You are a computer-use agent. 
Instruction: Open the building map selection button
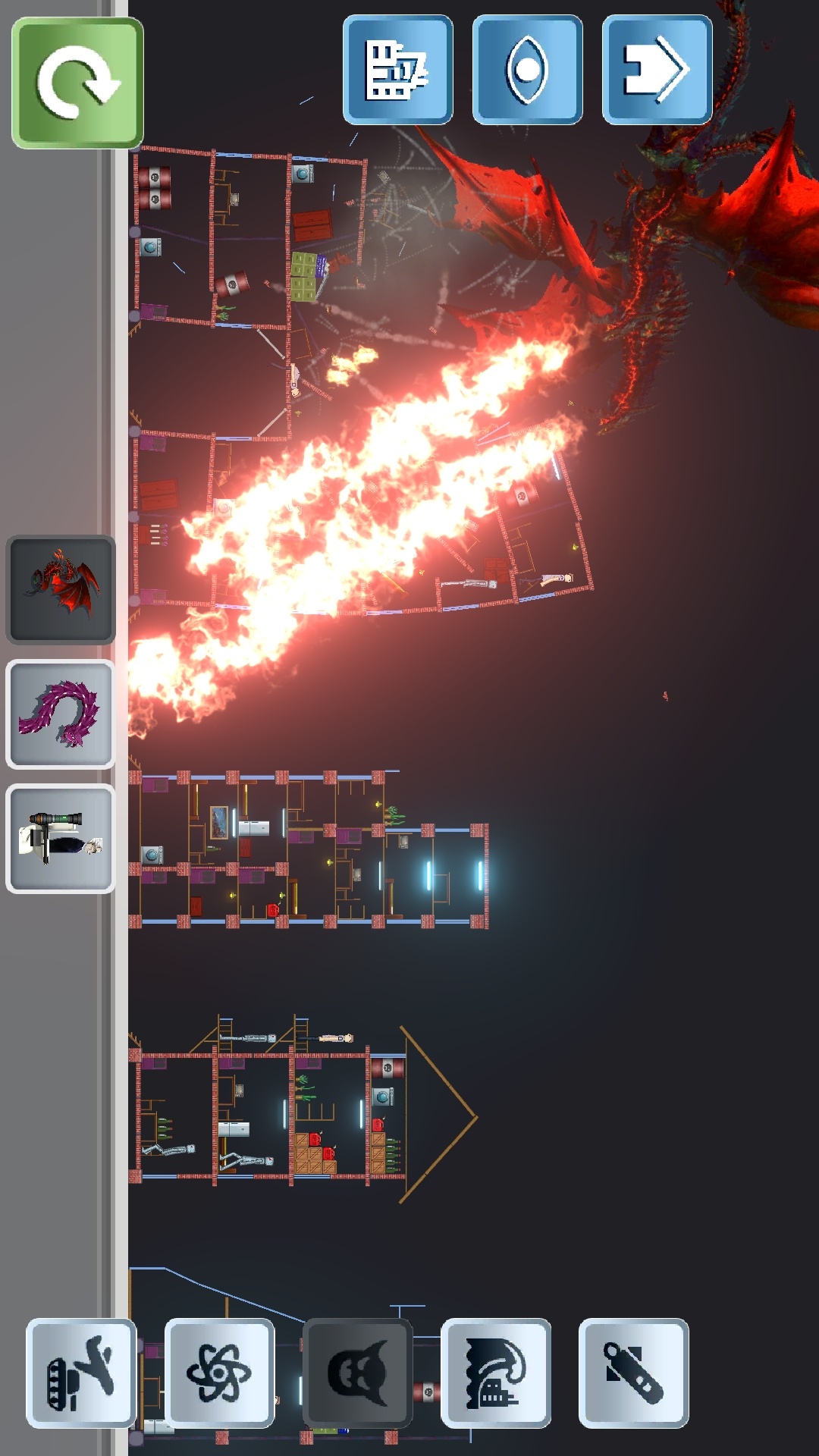point(397,70)
